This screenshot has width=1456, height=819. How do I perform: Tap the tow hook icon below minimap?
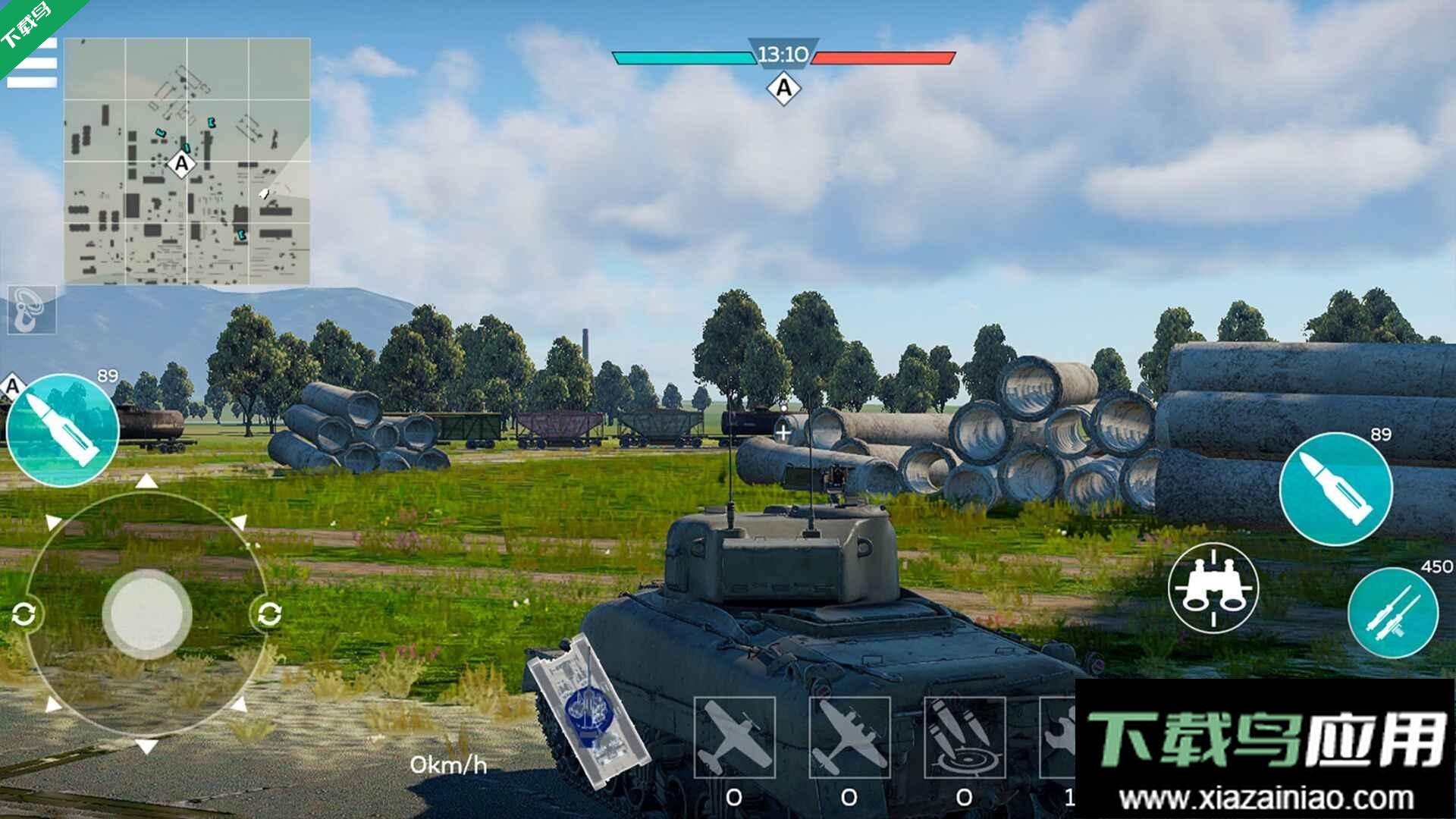32,309
